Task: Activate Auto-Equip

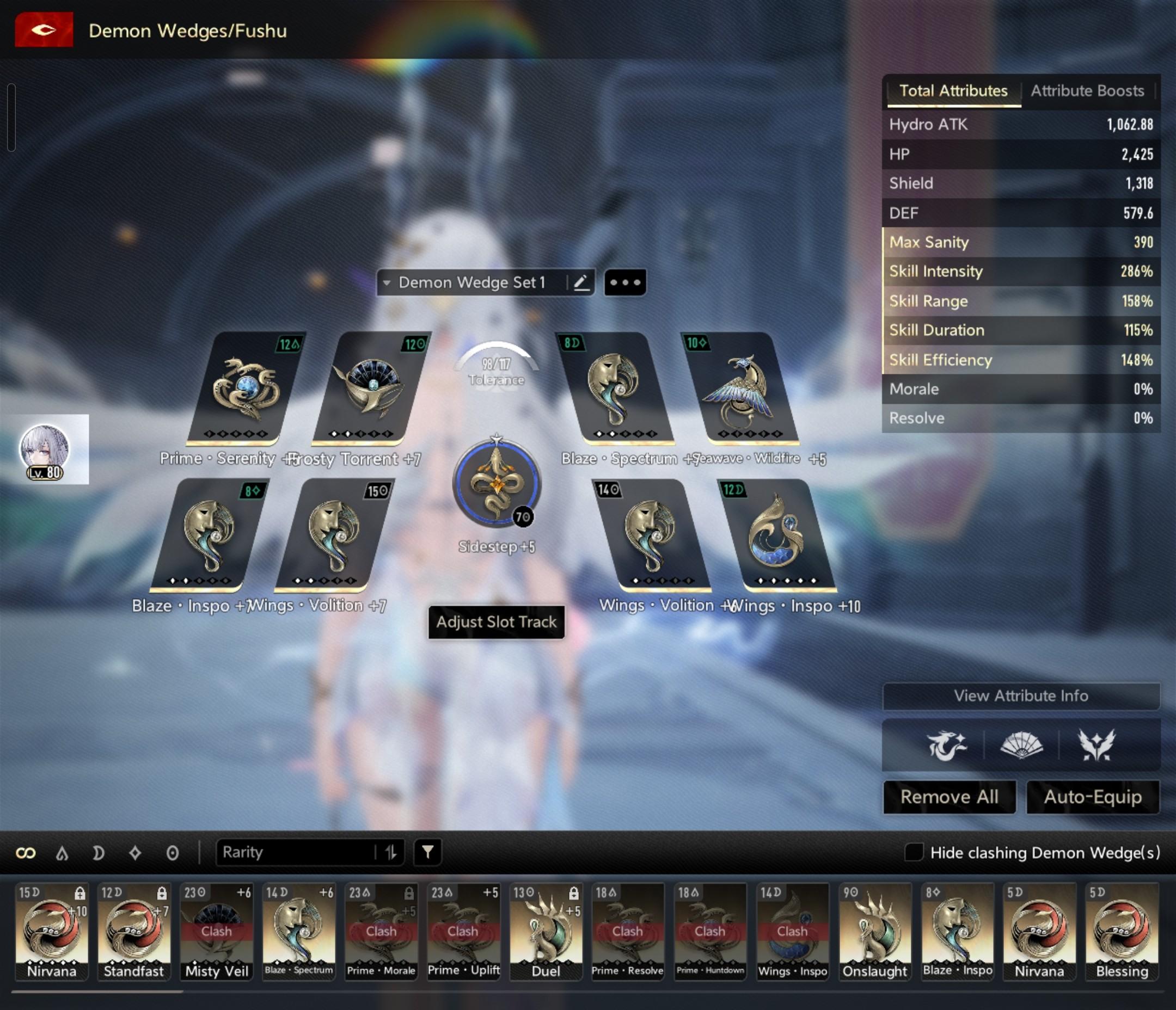Action: (1093, 797)
